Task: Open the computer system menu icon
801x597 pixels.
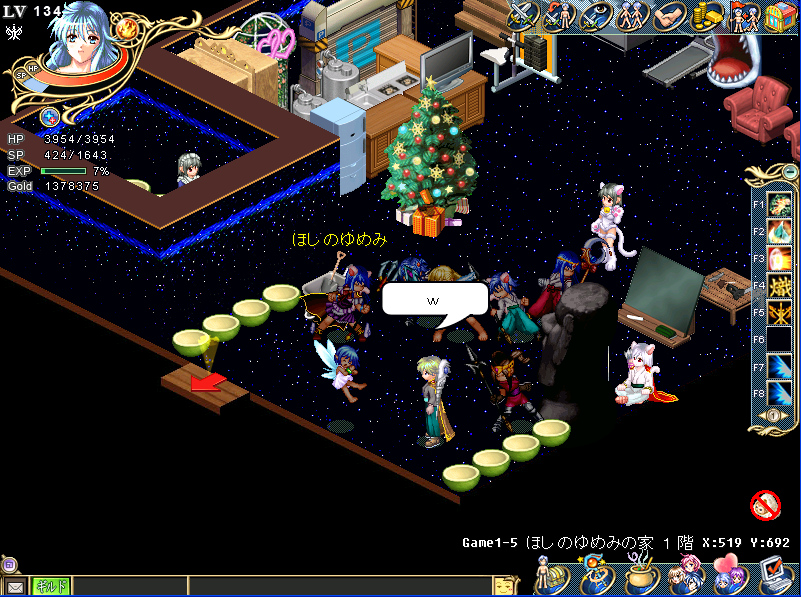Action: tap(774, 575)
